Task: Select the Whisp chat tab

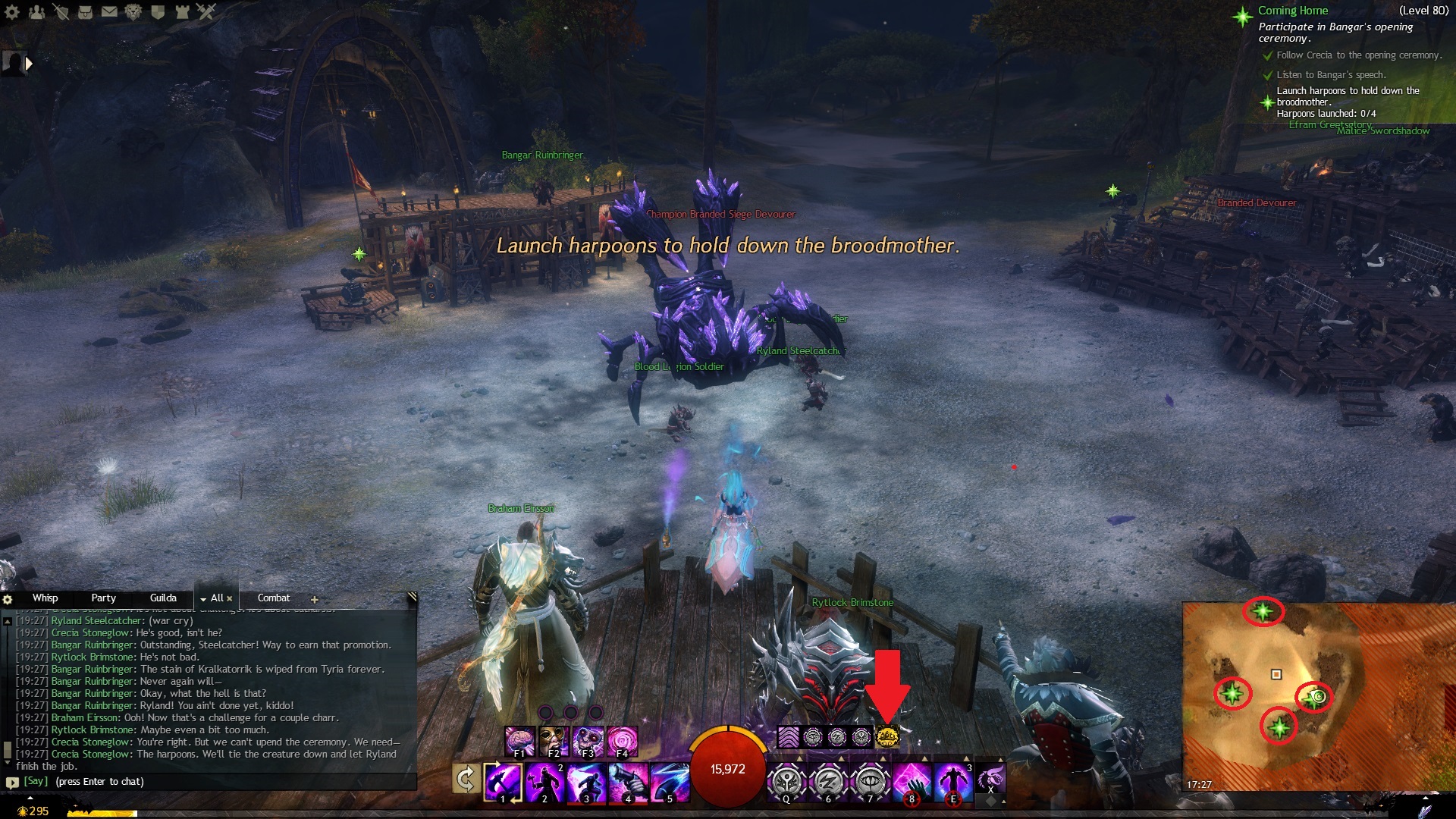Action: [x=45, y=598]
